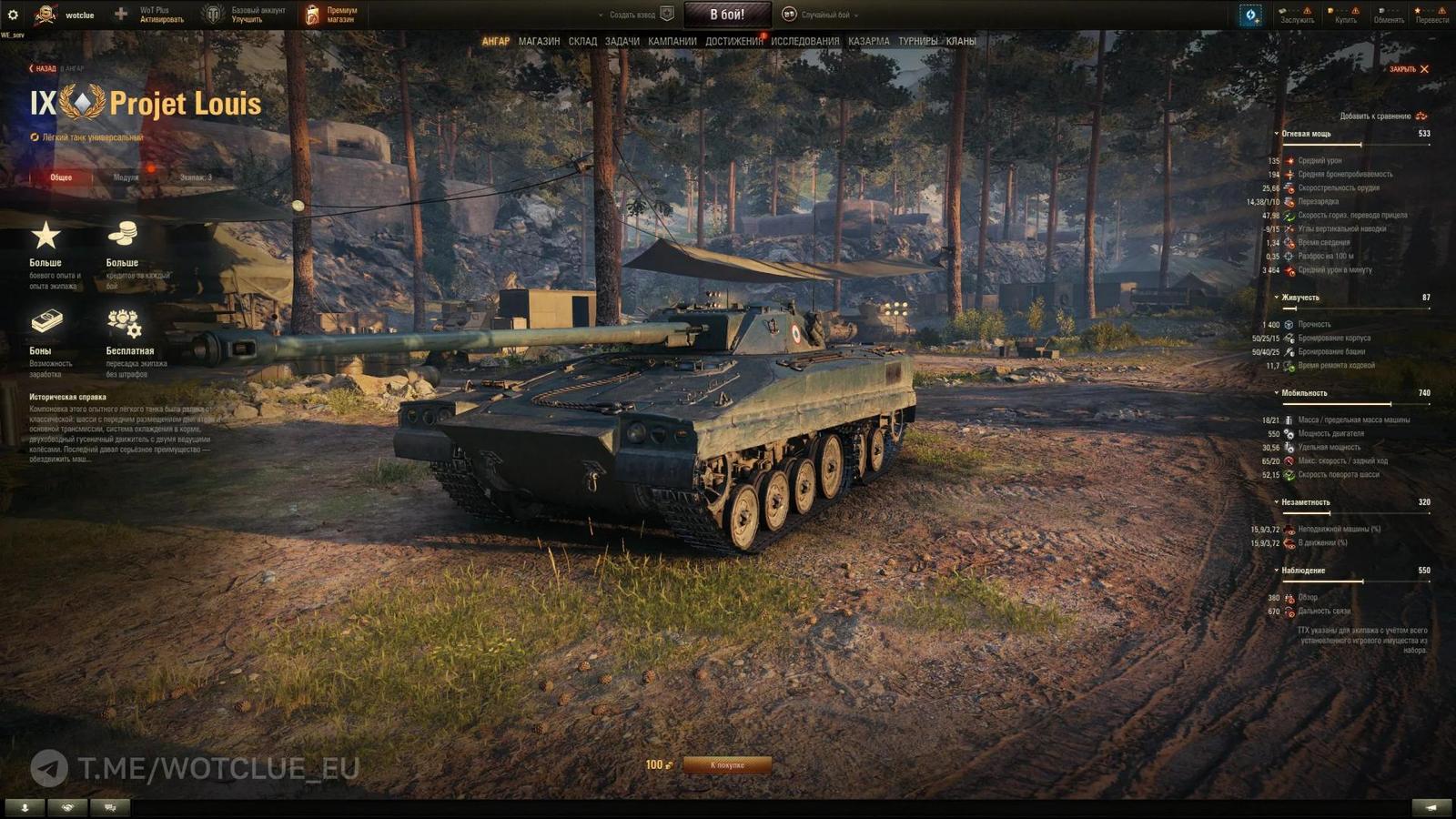Open the blue event icon in top-right corner

point(1251,15)
